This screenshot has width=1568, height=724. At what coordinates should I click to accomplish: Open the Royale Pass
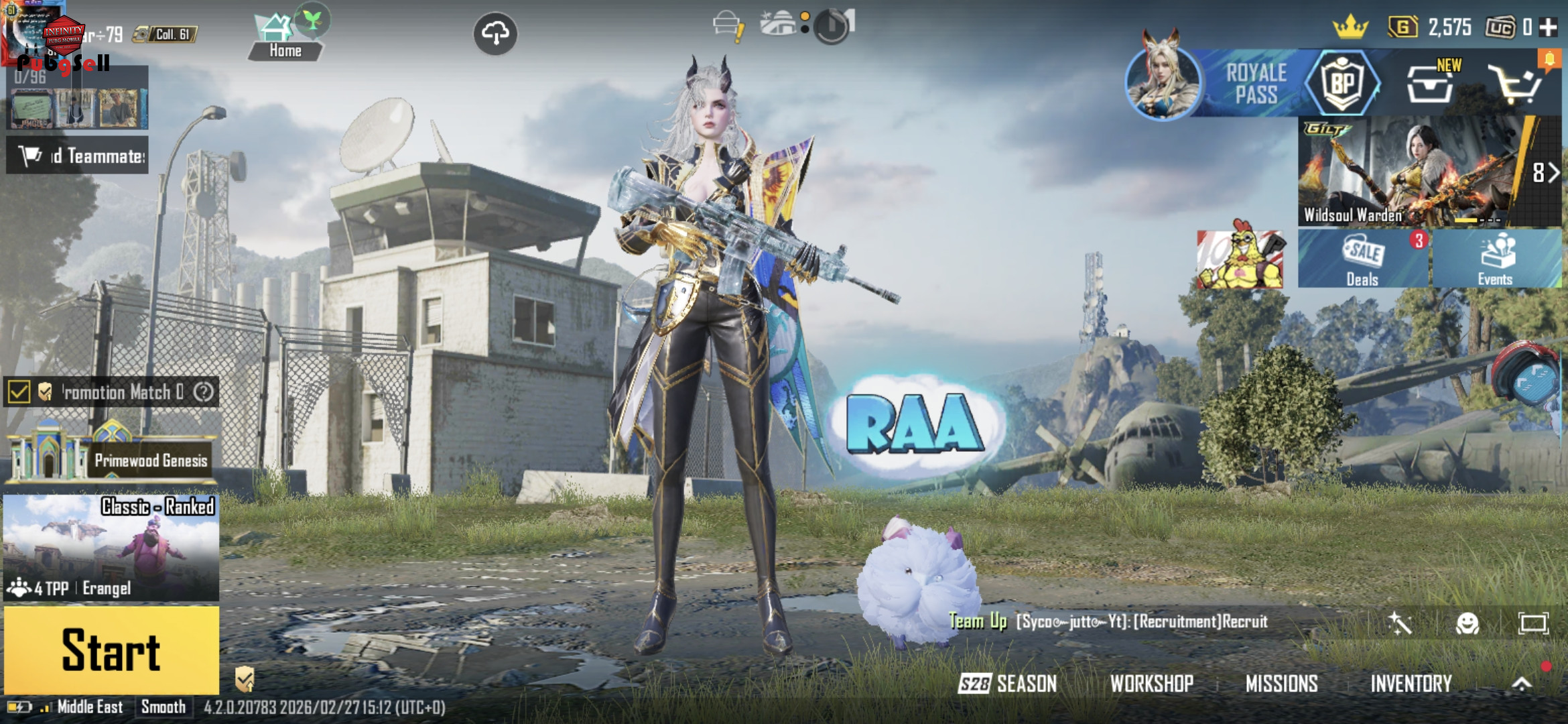click(1254, 84)
